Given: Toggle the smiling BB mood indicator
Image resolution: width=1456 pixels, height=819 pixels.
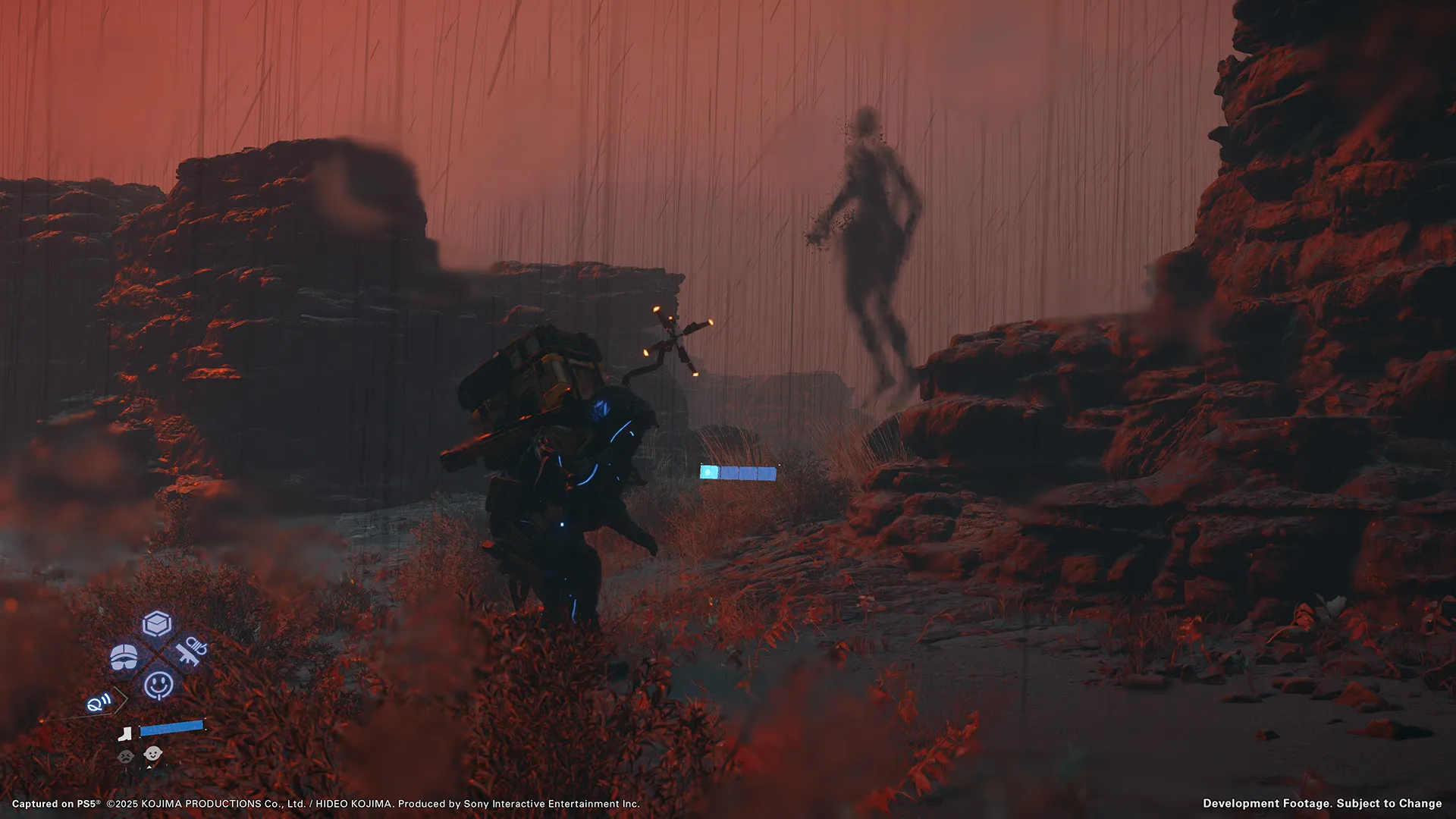Looking at the screenshot, I should pyautogui.click(x=153, y=753).
